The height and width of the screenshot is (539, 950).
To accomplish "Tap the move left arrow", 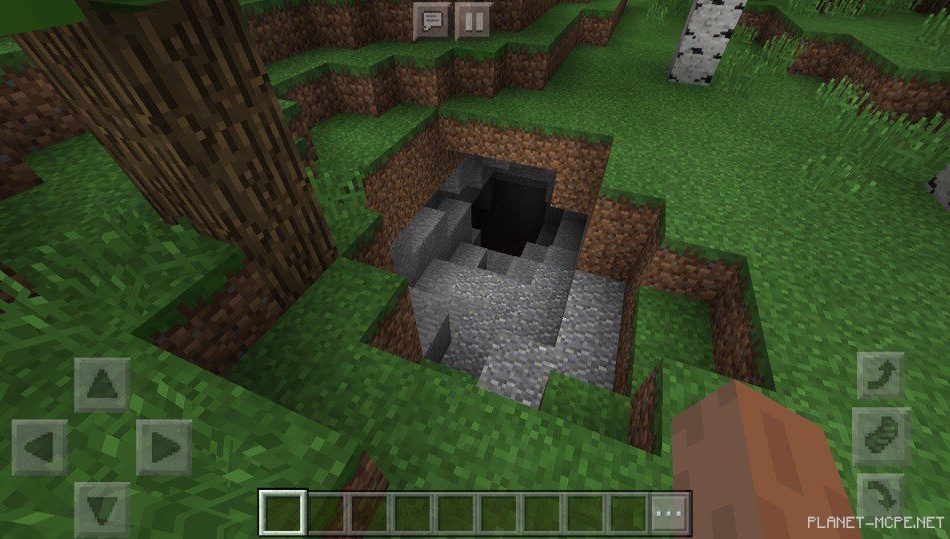I will pos(40,446).
